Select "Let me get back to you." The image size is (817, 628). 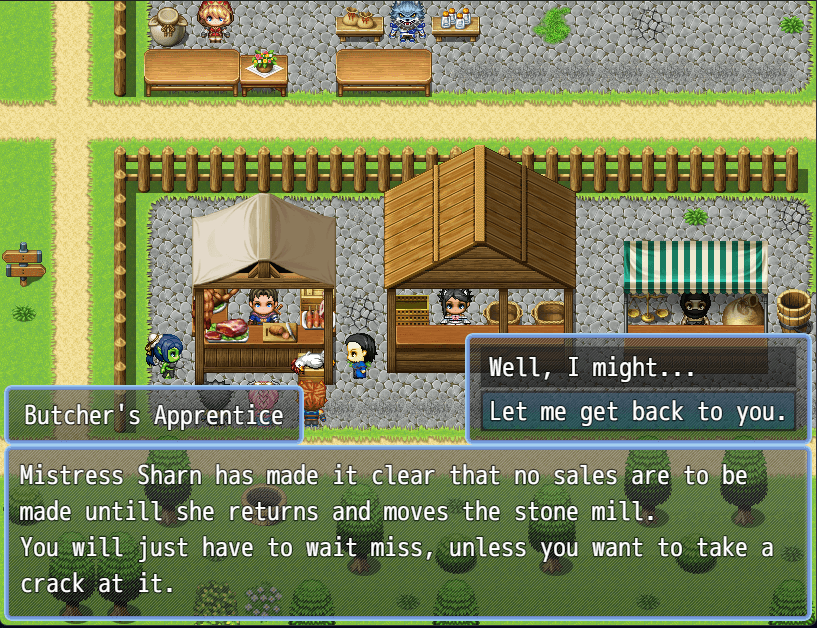638,412
